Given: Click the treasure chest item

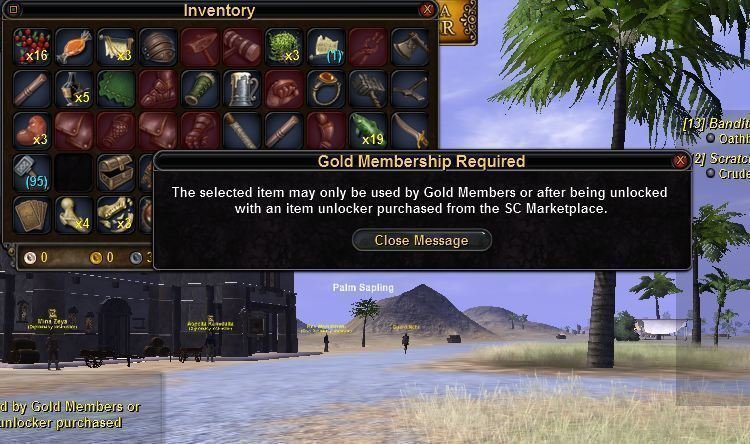Looking at the screenshot, I should [x=116, y=172].
